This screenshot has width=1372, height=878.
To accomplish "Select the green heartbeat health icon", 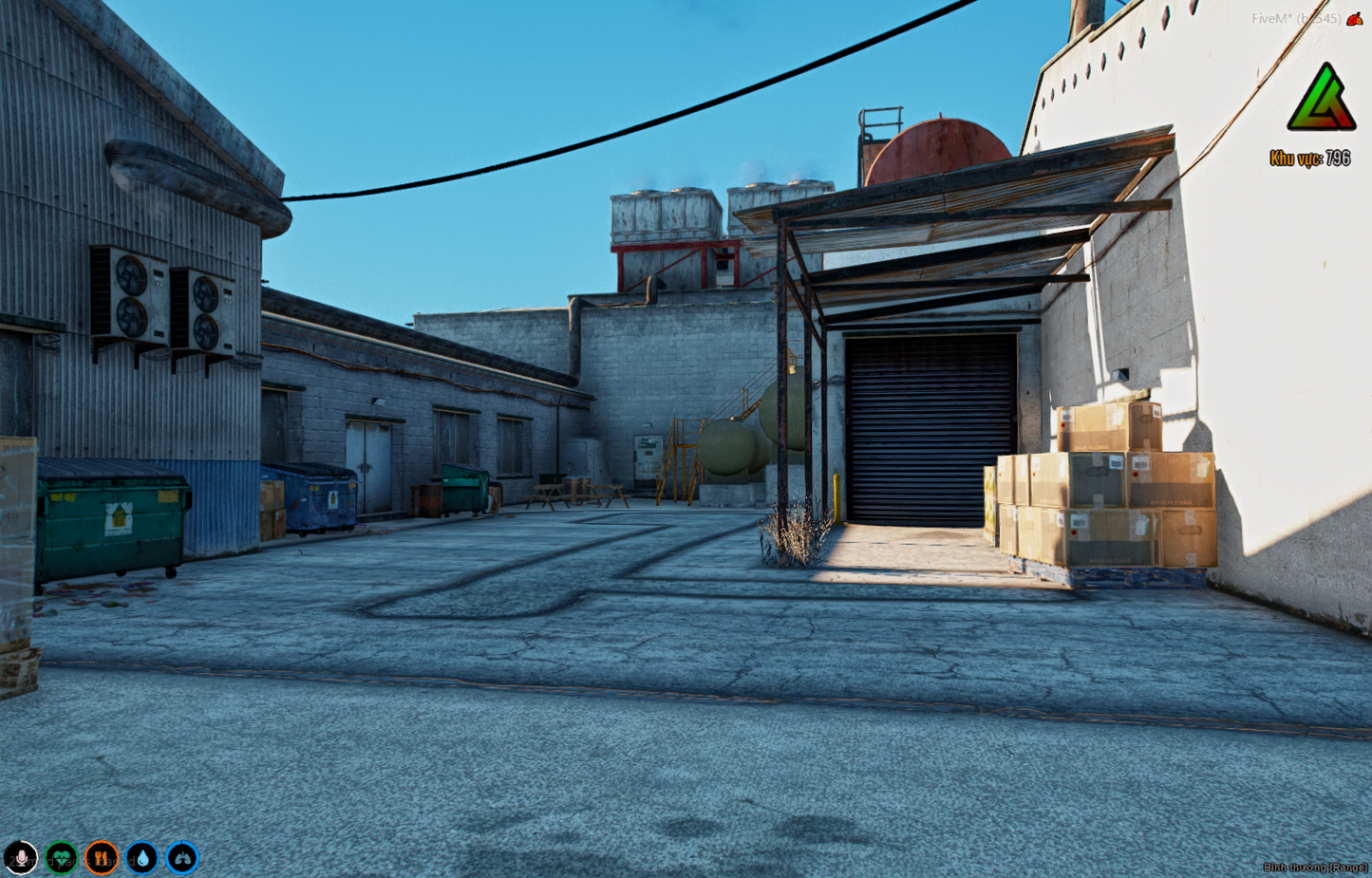I will click(62, 858).
